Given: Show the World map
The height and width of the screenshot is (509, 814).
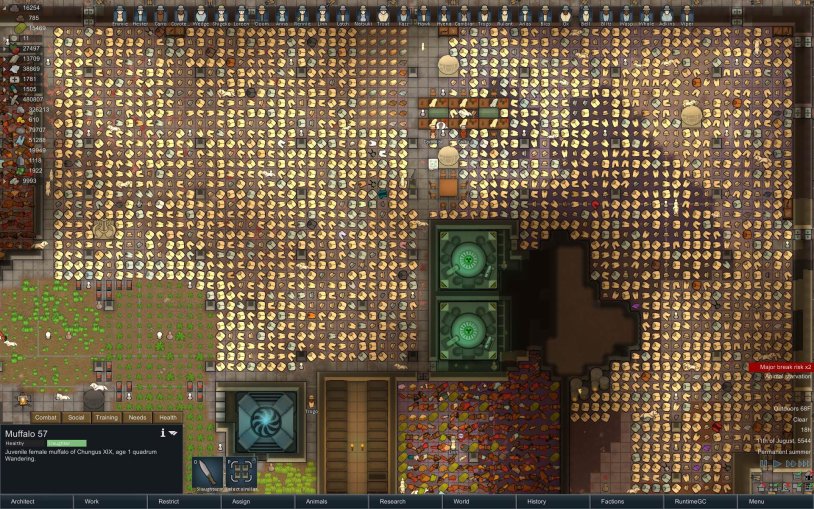Looking at the screenshot, I should (461, 501).
